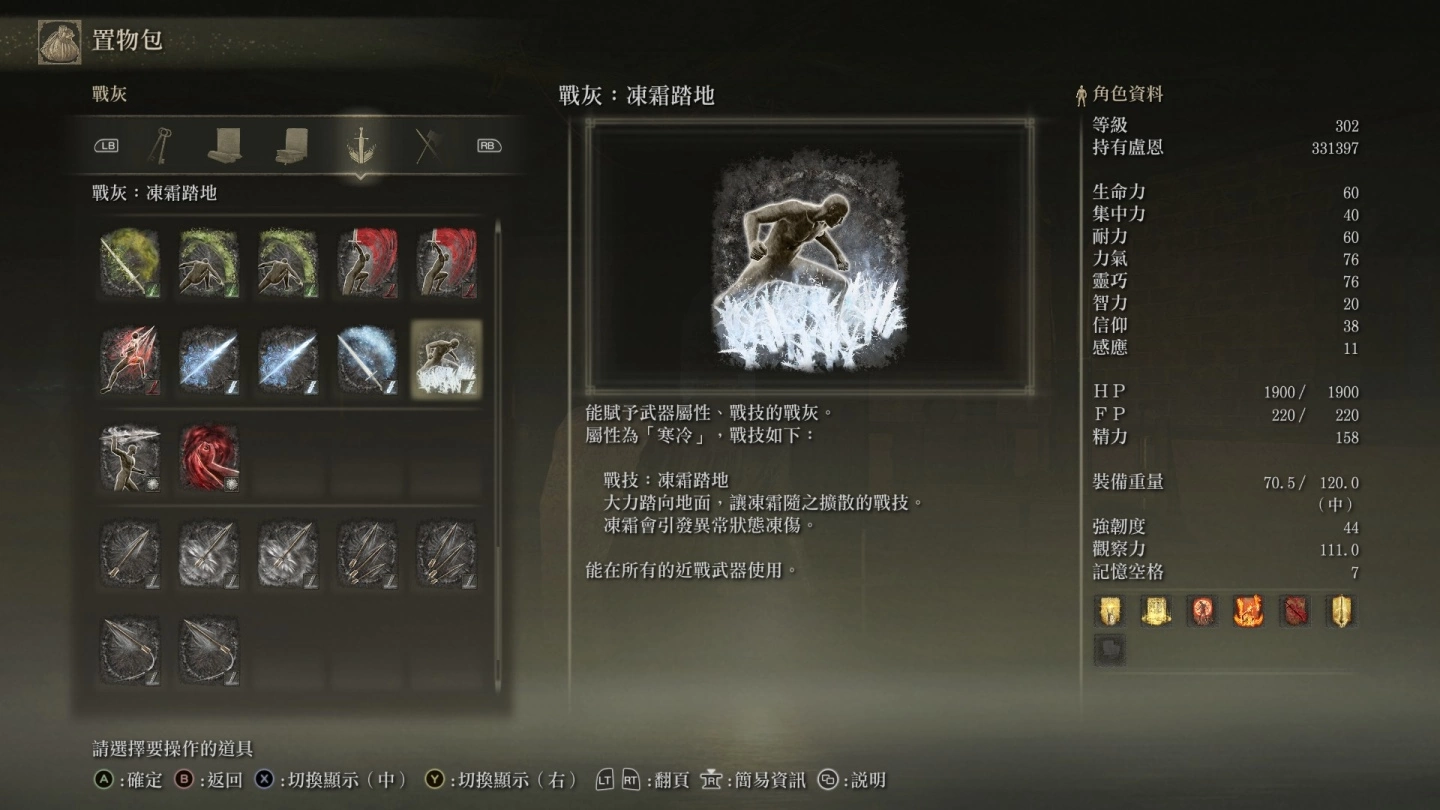The image size is (1440, 810).
Task: Pick the red spear-thrusting figure ash
Action: coord(130,359)
